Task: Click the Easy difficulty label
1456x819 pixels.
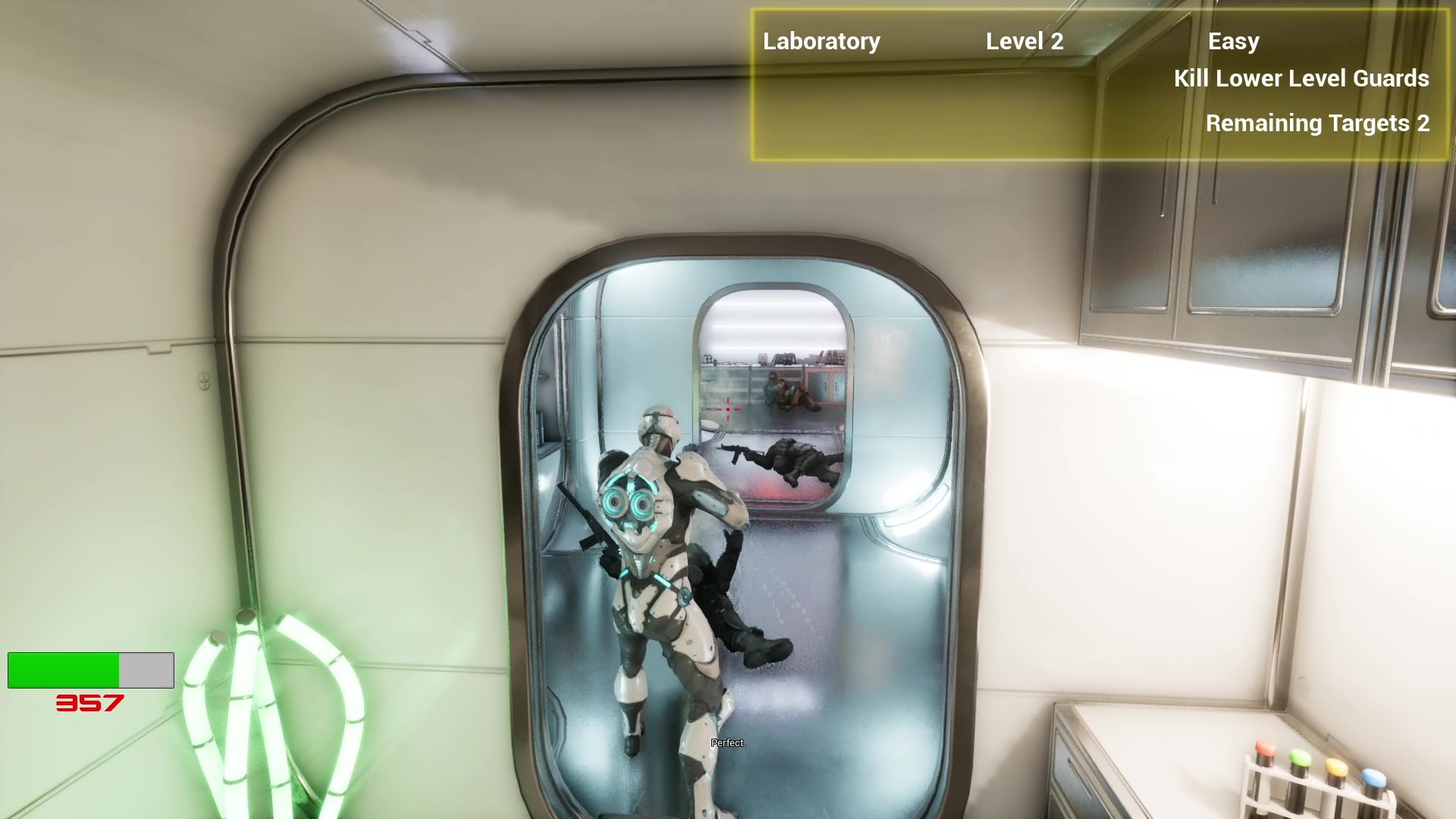Action: point(1233,42)
